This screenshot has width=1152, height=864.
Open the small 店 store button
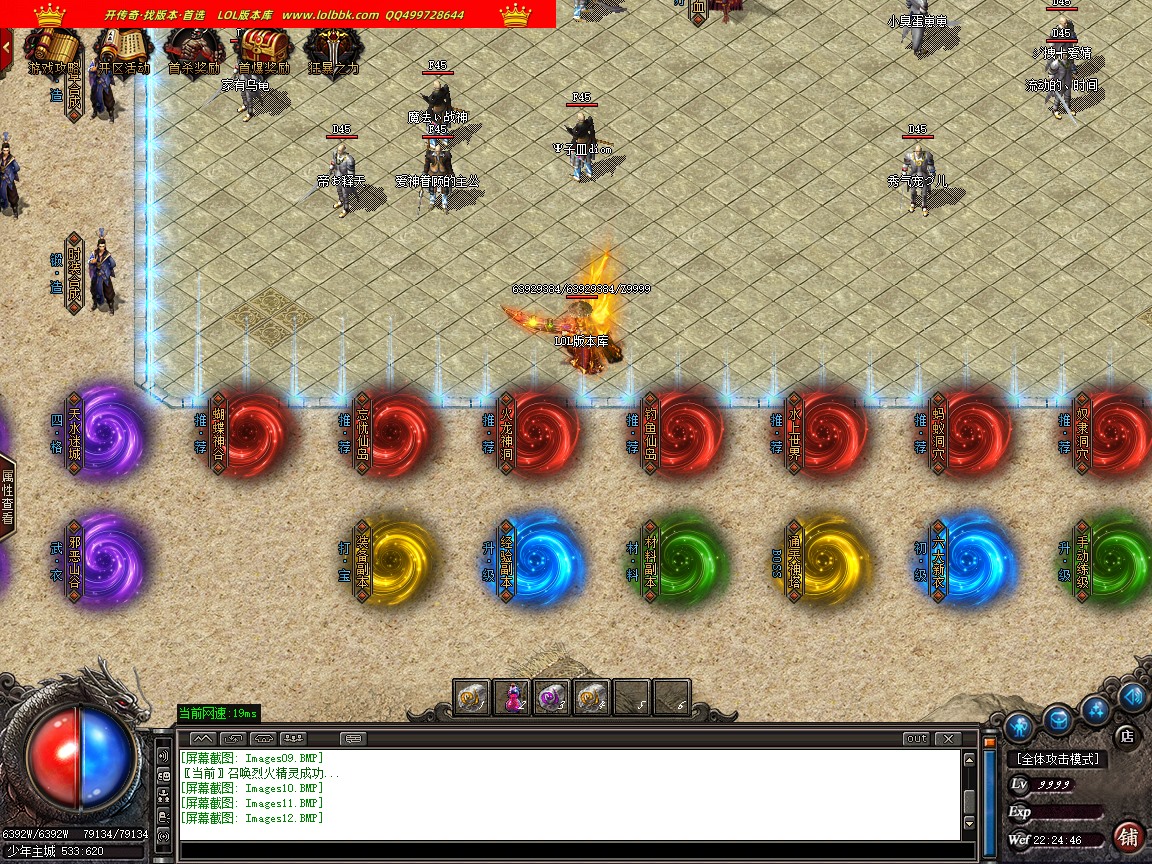coord(1125,736)
